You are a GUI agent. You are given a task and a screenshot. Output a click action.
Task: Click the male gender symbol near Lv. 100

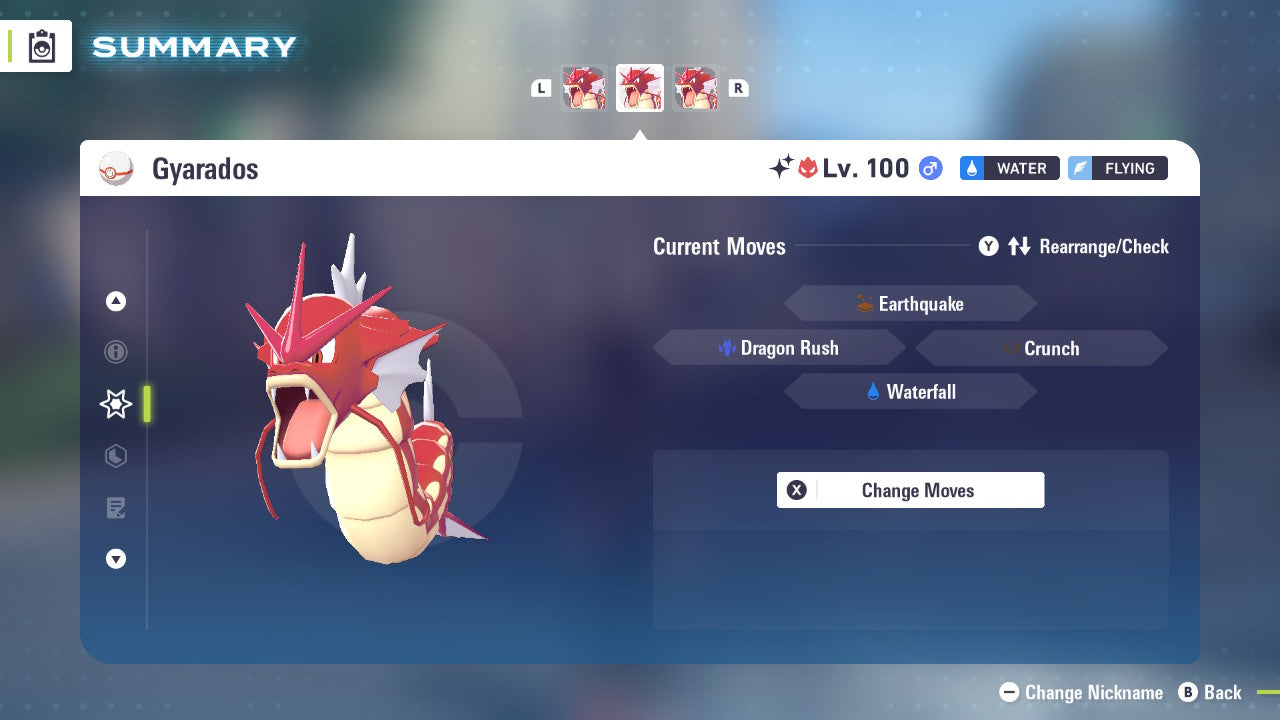(x=928, y=168)
